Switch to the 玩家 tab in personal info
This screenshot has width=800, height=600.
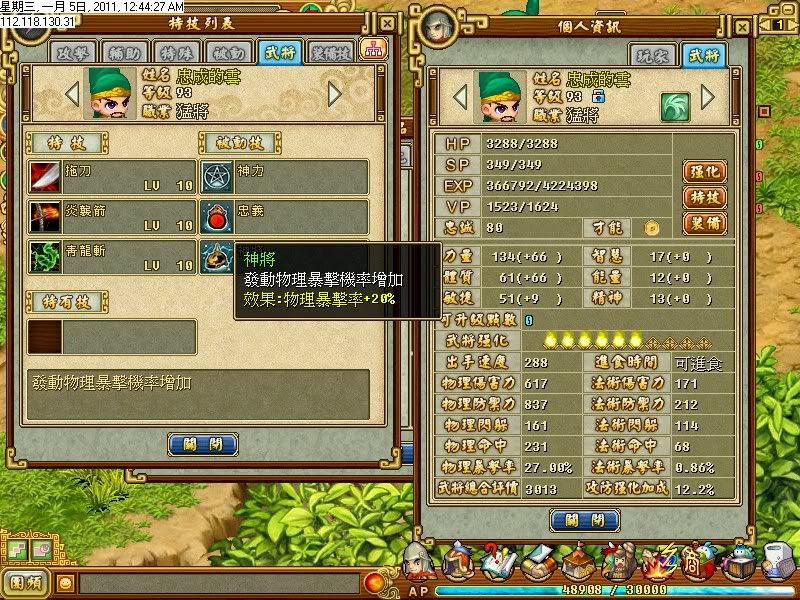(x=651, y=55)
